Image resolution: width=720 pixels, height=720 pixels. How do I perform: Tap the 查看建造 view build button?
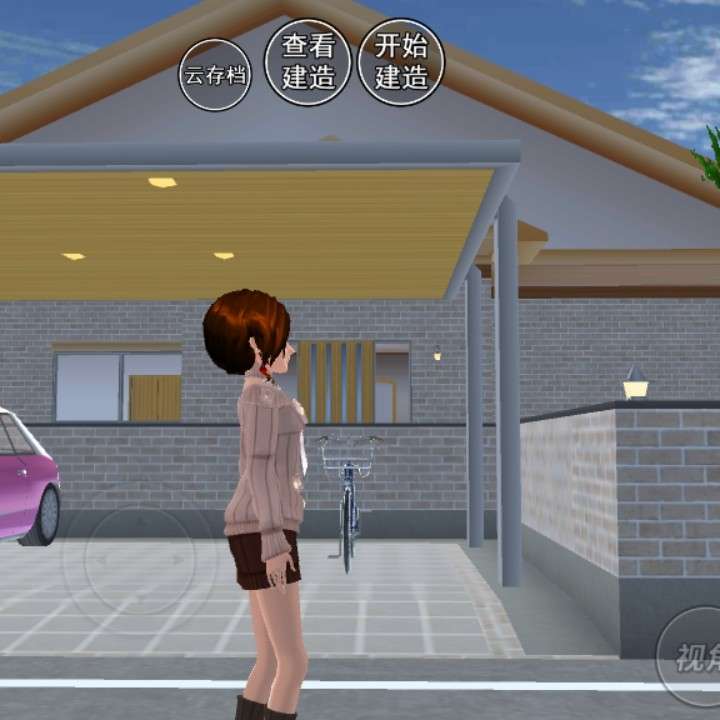click(x=308, y=62)
